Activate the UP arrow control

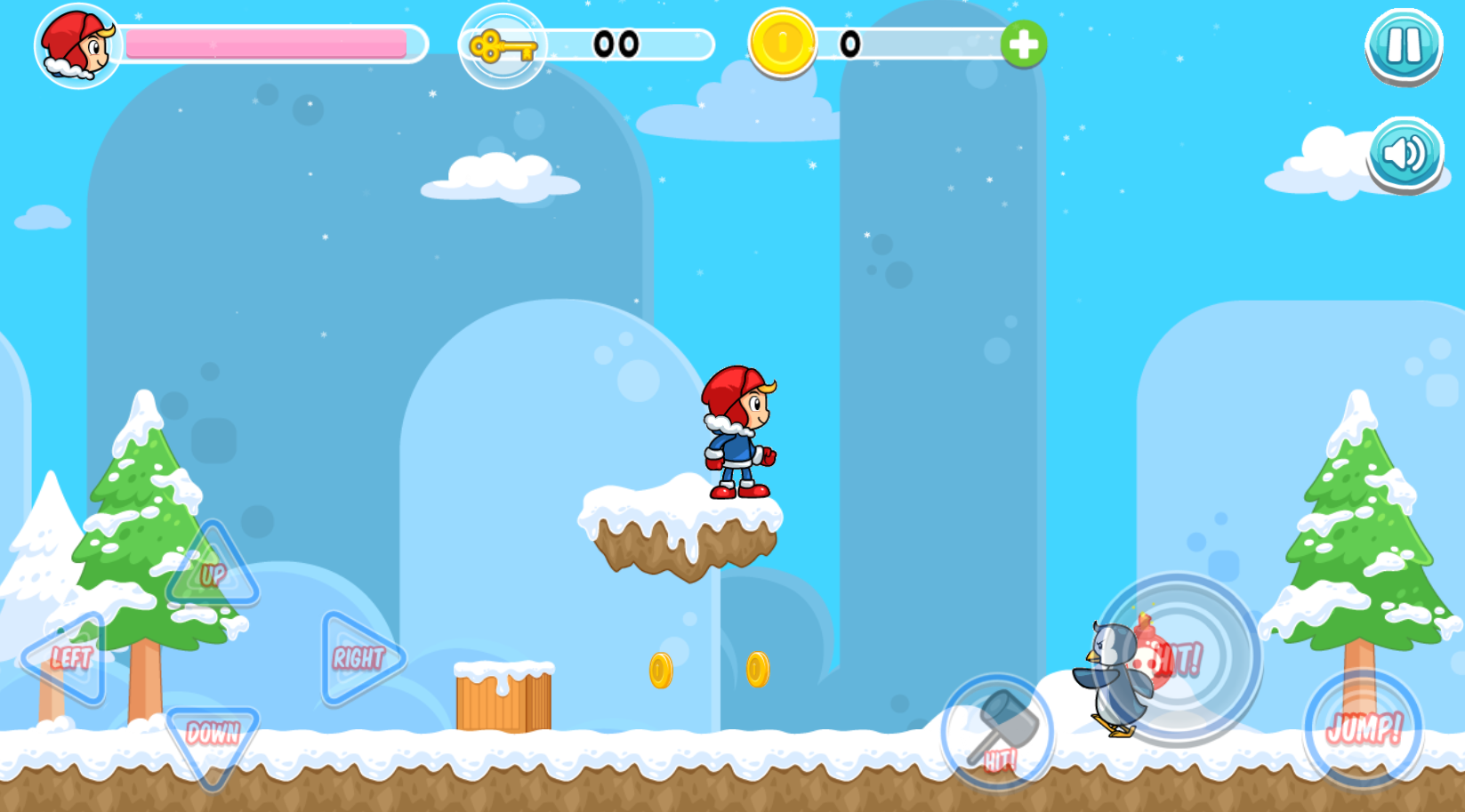(212, 571)
